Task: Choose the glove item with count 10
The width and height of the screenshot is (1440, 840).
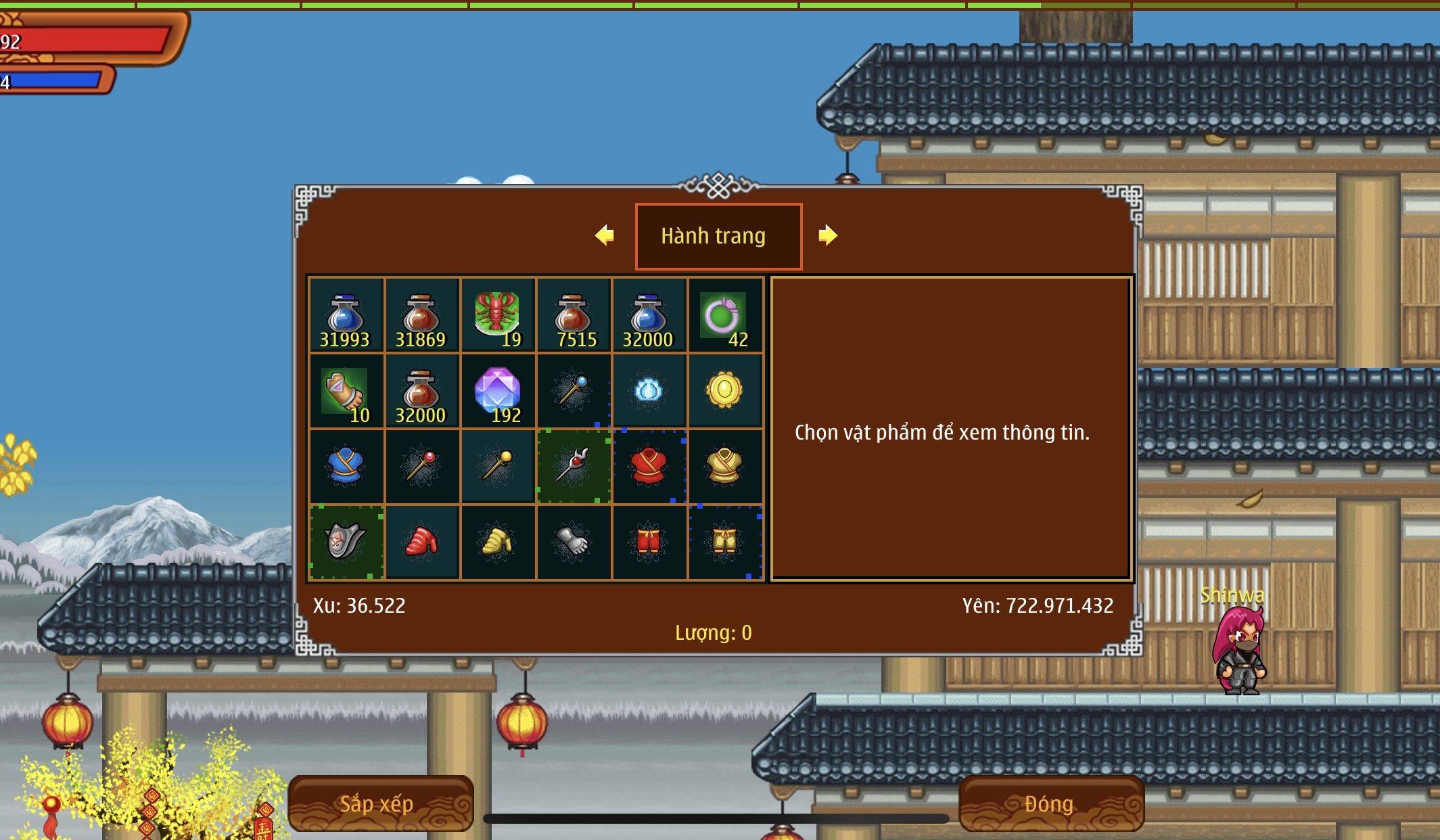Action: tap(346, 391)
